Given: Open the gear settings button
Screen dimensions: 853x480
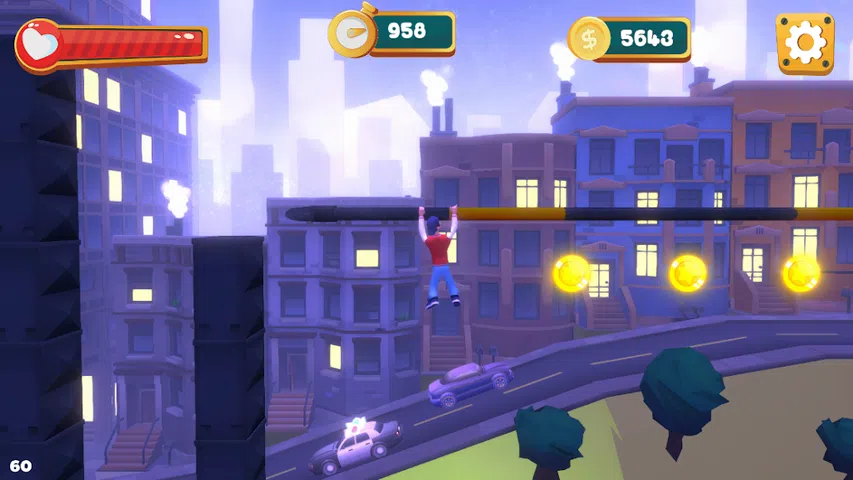Looking at the screenshot, I should tap(805, 43).
